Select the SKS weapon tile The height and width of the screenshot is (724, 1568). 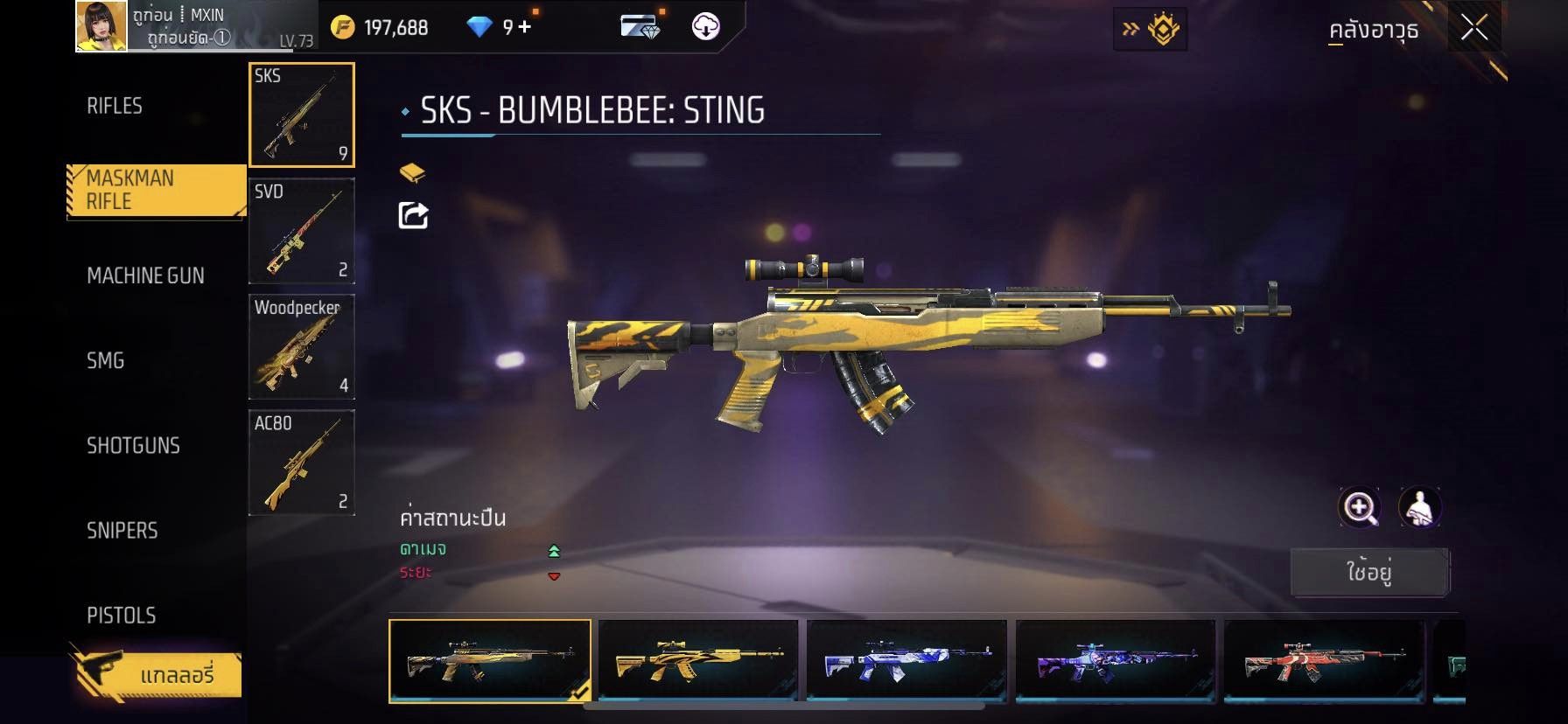coord(302,115)
